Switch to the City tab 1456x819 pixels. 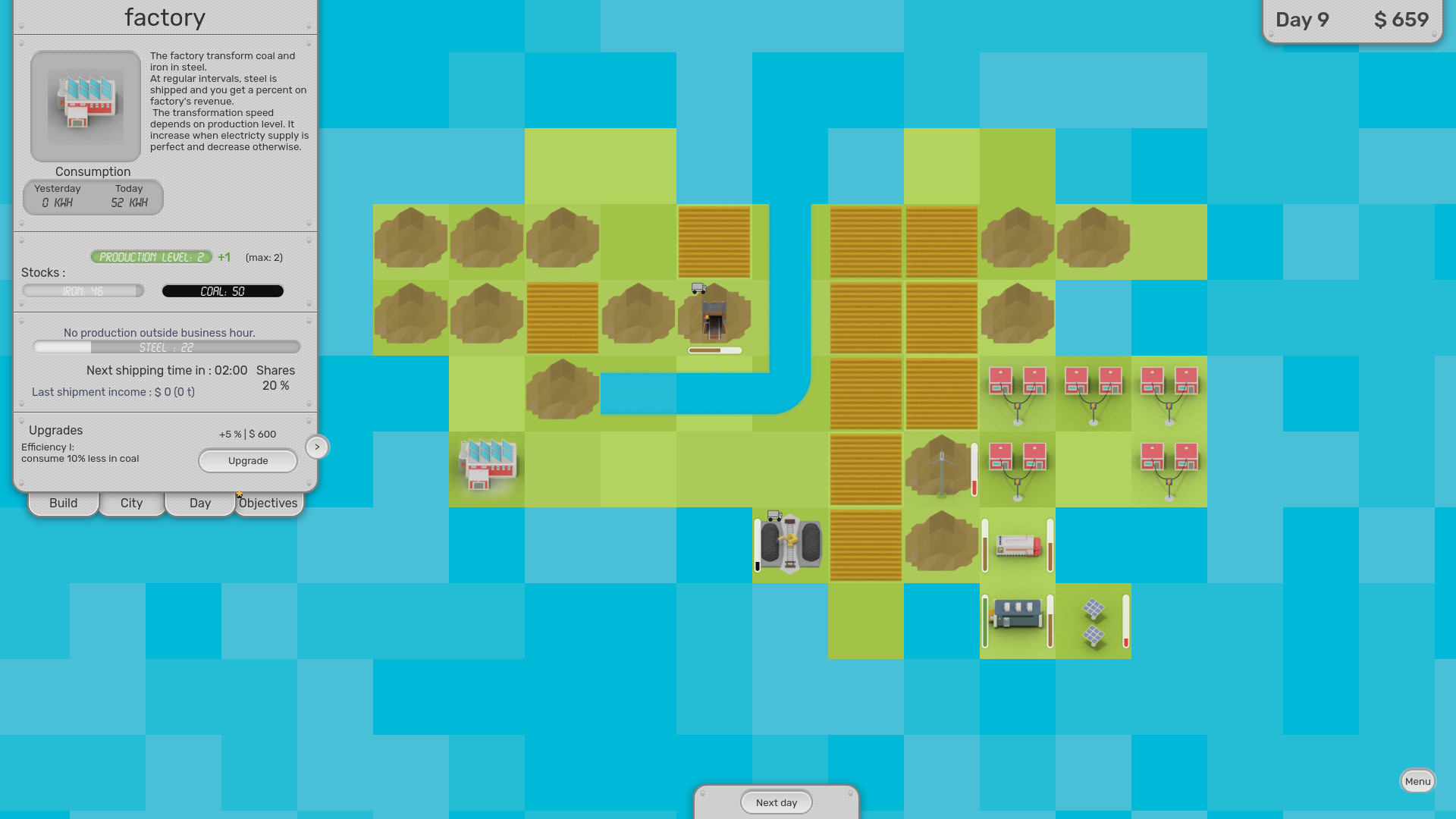(131, 503)
